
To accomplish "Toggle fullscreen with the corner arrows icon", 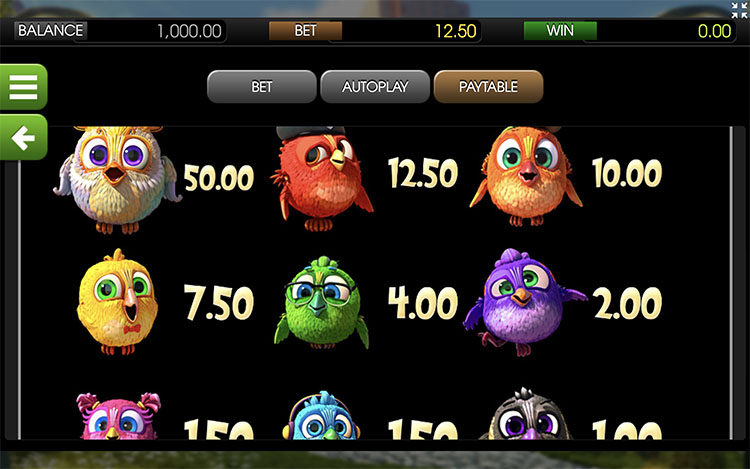I will (739, 10).
